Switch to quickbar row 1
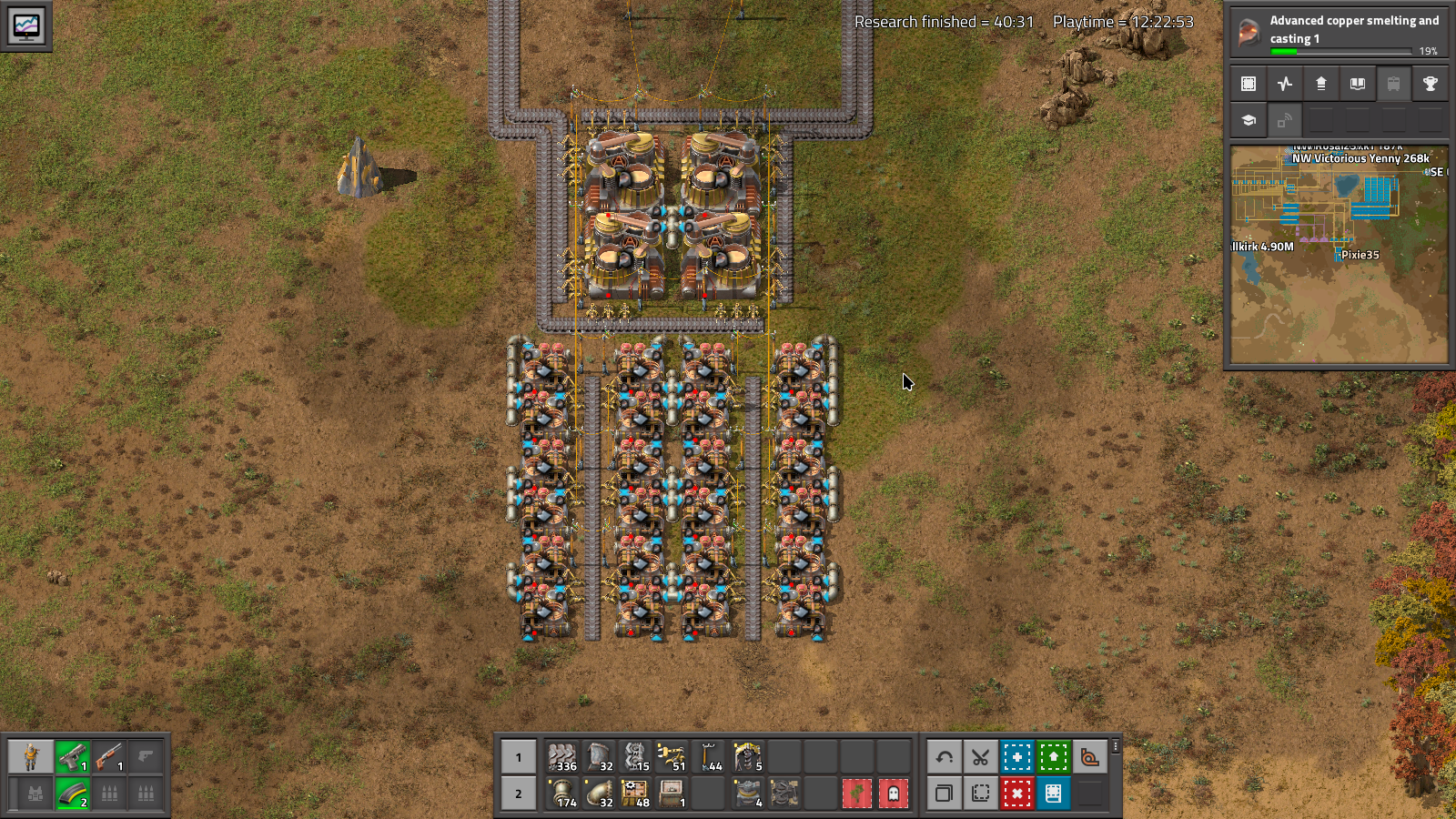1456x819 pixels. tap(519, 756)
